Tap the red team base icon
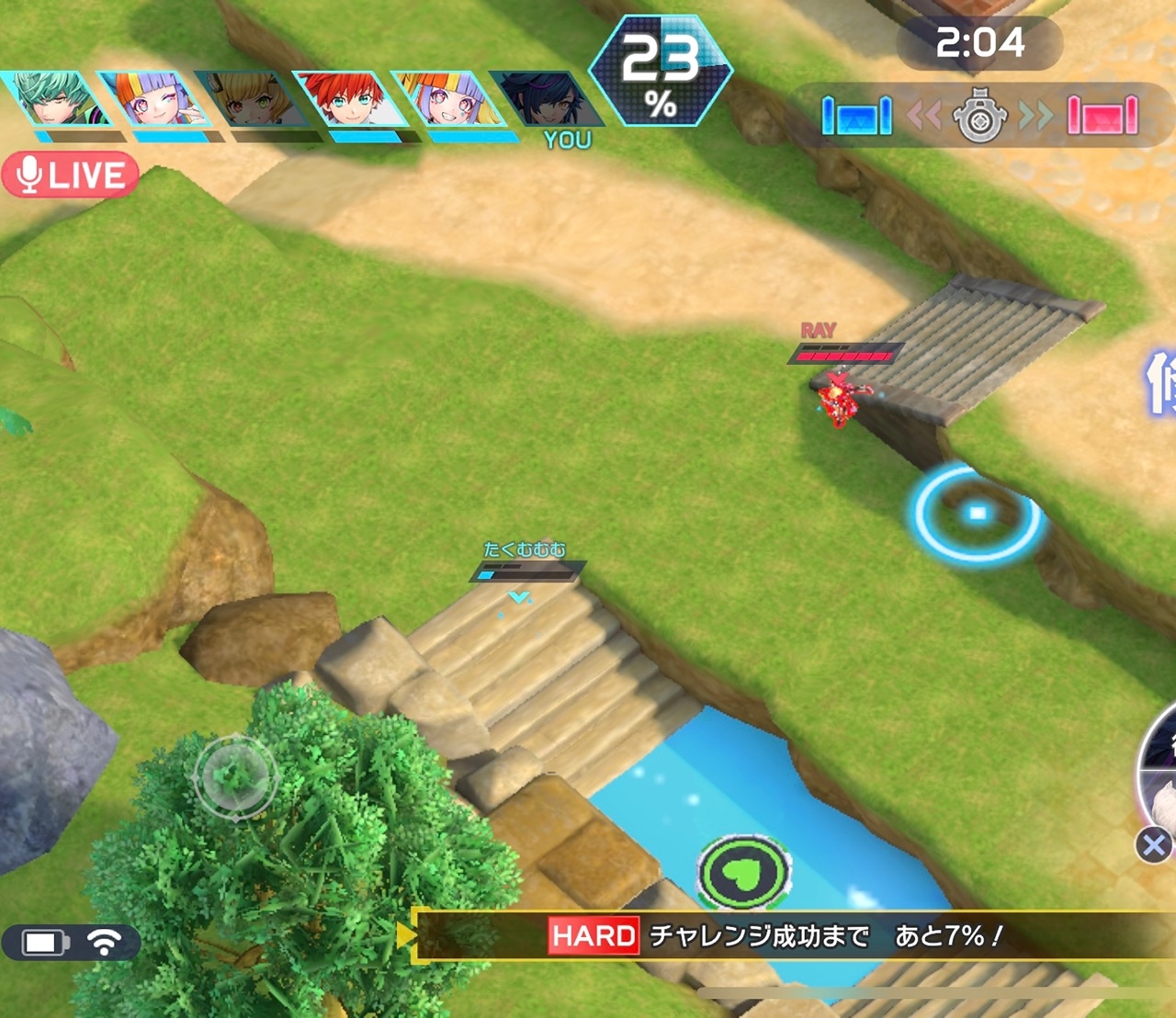Image resolution: width=1176 pixels, height=1018 pixels. (x=1102, y=116)
